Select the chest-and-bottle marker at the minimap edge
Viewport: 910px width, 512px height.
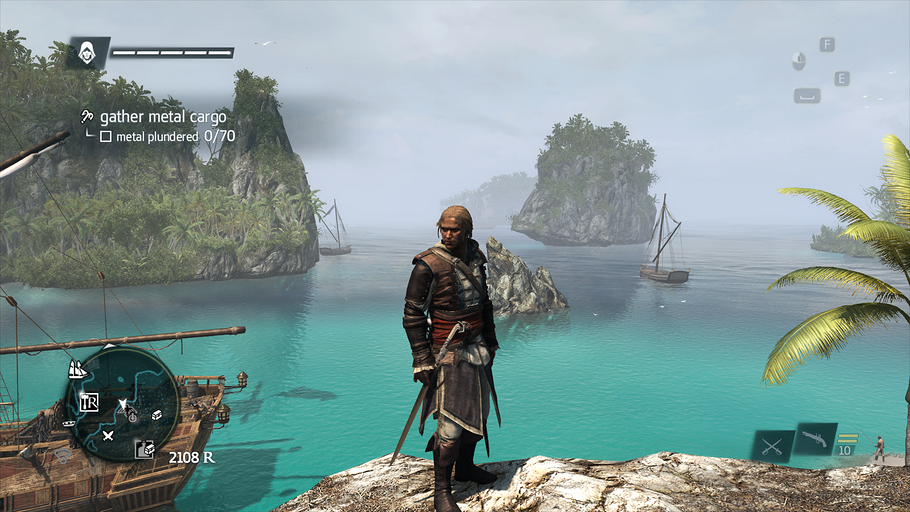point(144,450)
